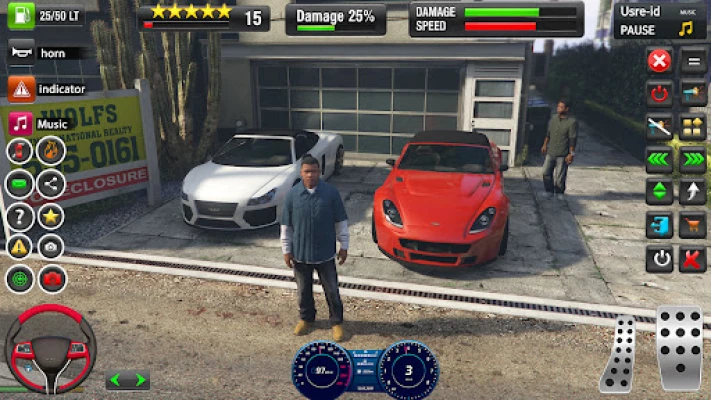The height and width of the screenshot is (400, 711).
Task: Tap the white power button icon
Action: (659, 259)
